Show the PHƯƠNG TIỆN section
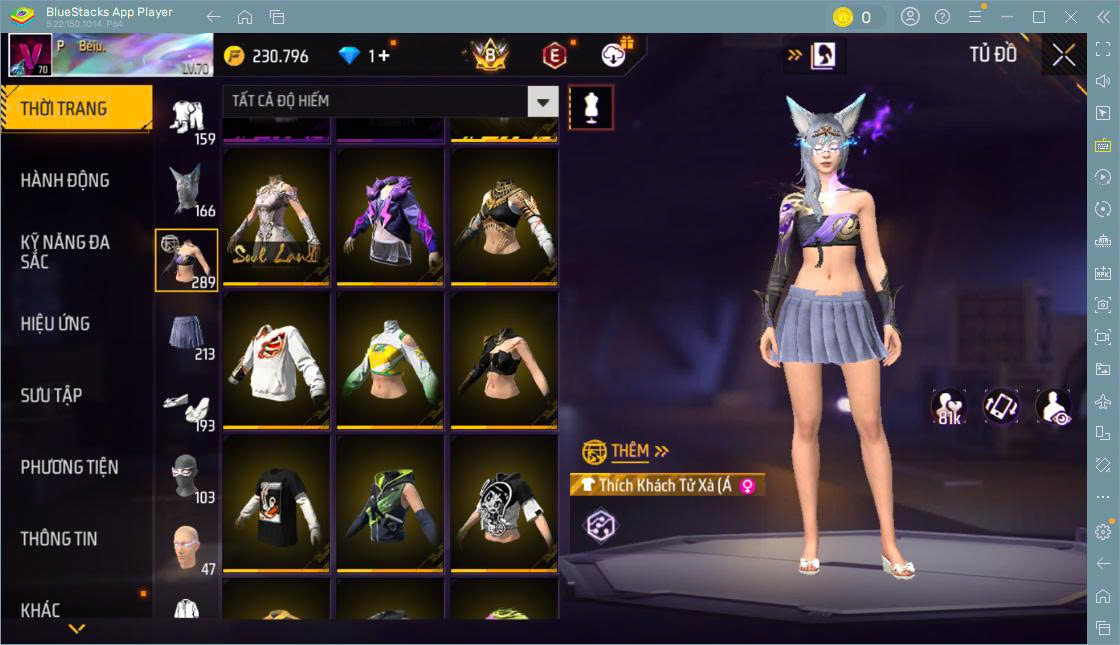Viewport: 1120px width, 645px height. [x=69, y=467]
